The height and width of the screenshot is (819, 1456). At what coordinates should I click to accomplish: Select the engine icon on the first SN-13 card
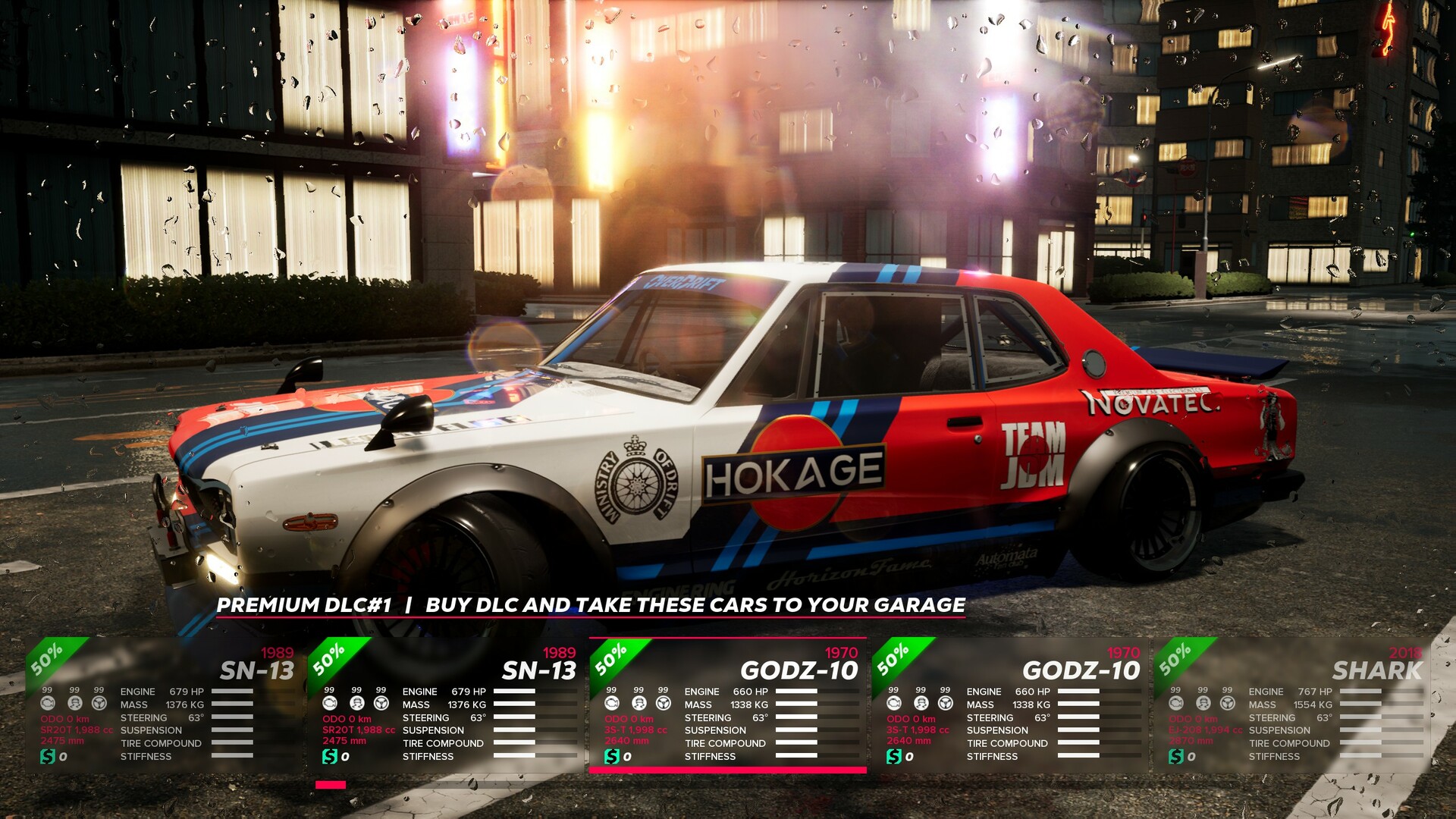tap(47, 702)
